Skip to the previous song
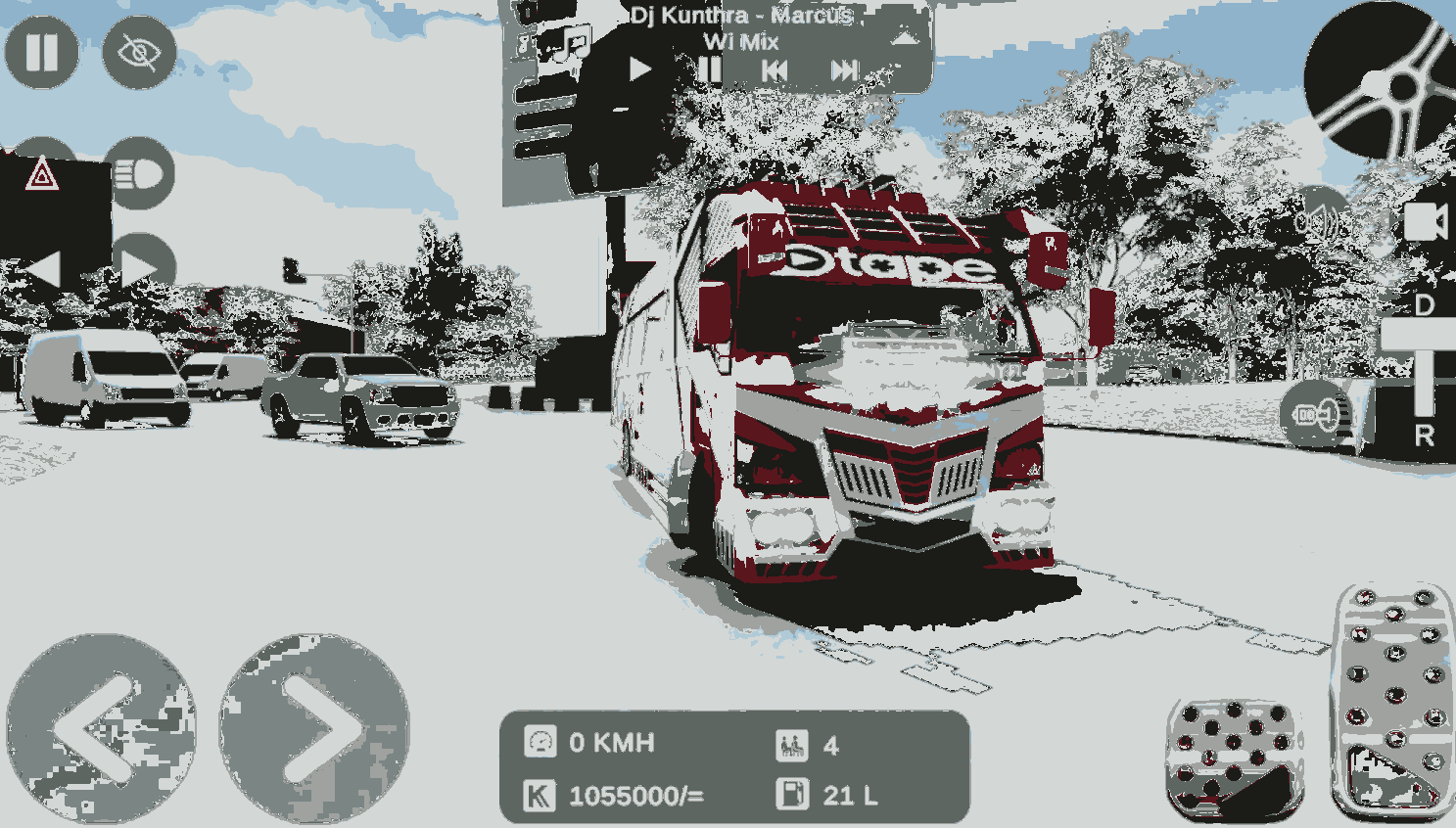Image resolution: width=1456 pixels, height=828 pixels. (x=775, y=70)
